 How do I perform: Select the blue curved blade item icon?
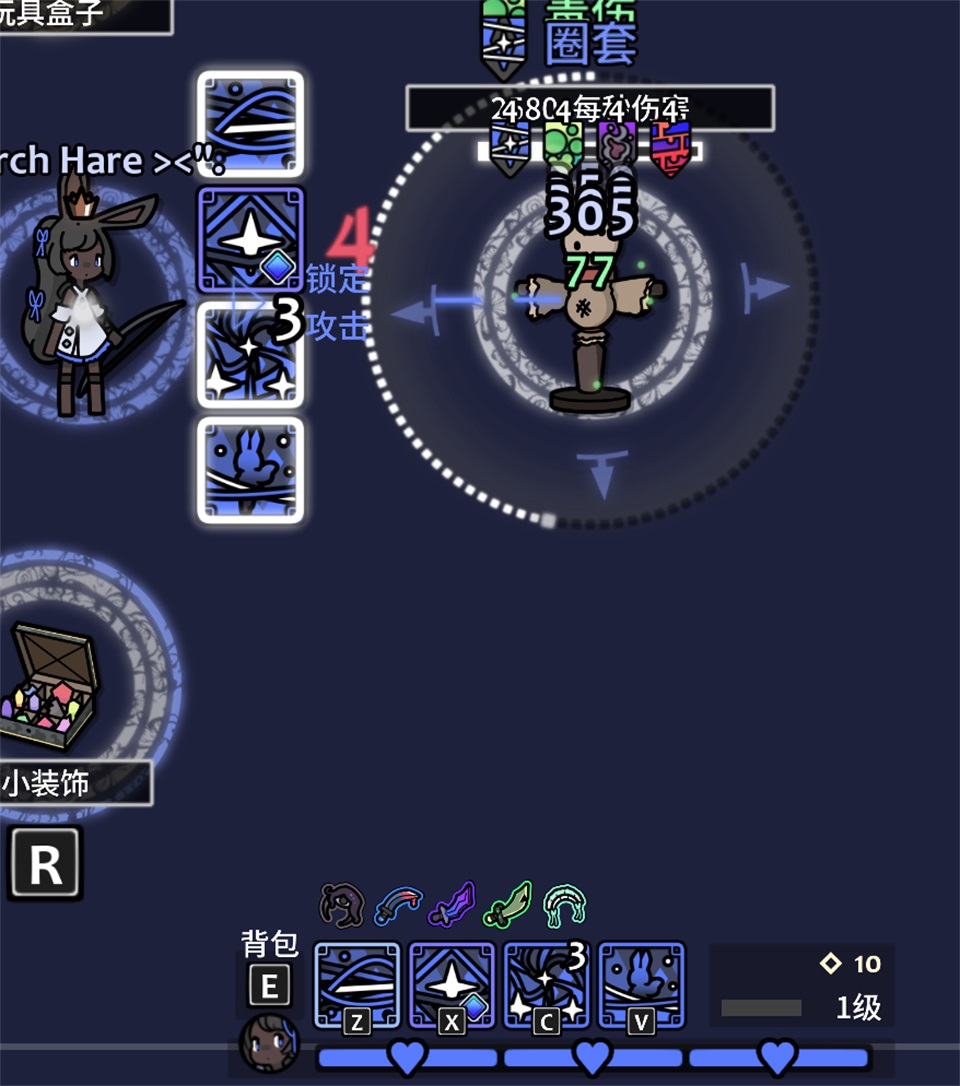tap(397, 905)
